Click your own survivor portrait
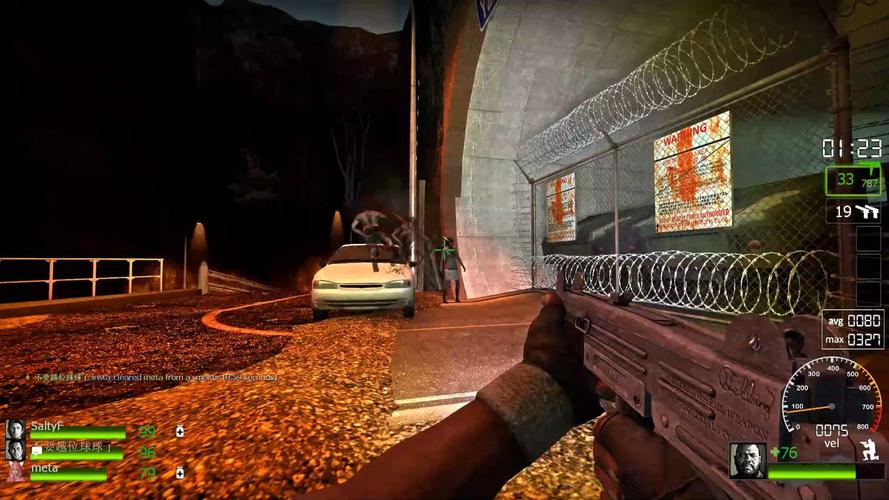This screenshot has height=500, width=889. (747, 460)
